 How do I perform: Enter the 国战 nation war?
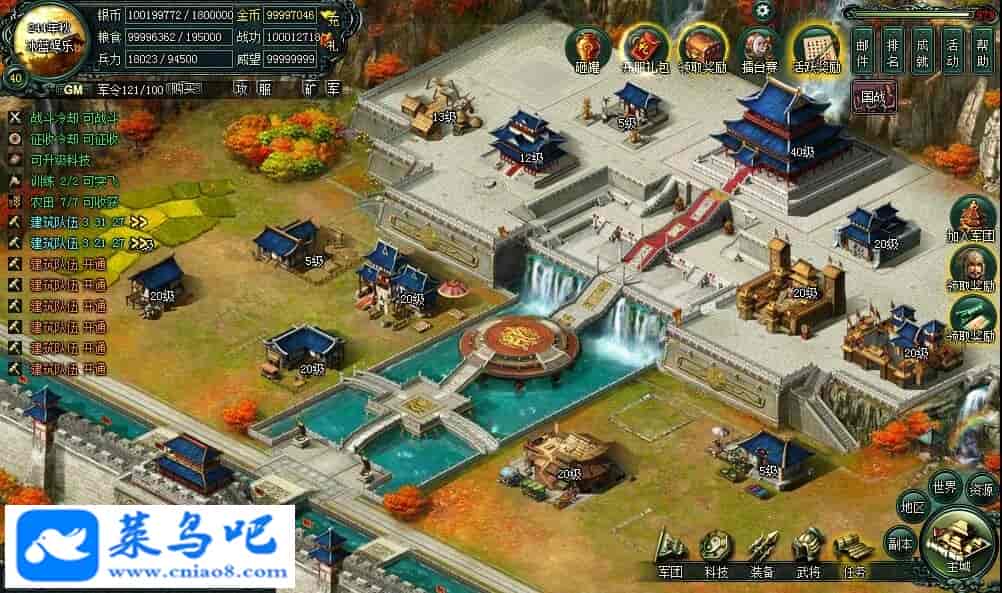click(x=874, y=98)
